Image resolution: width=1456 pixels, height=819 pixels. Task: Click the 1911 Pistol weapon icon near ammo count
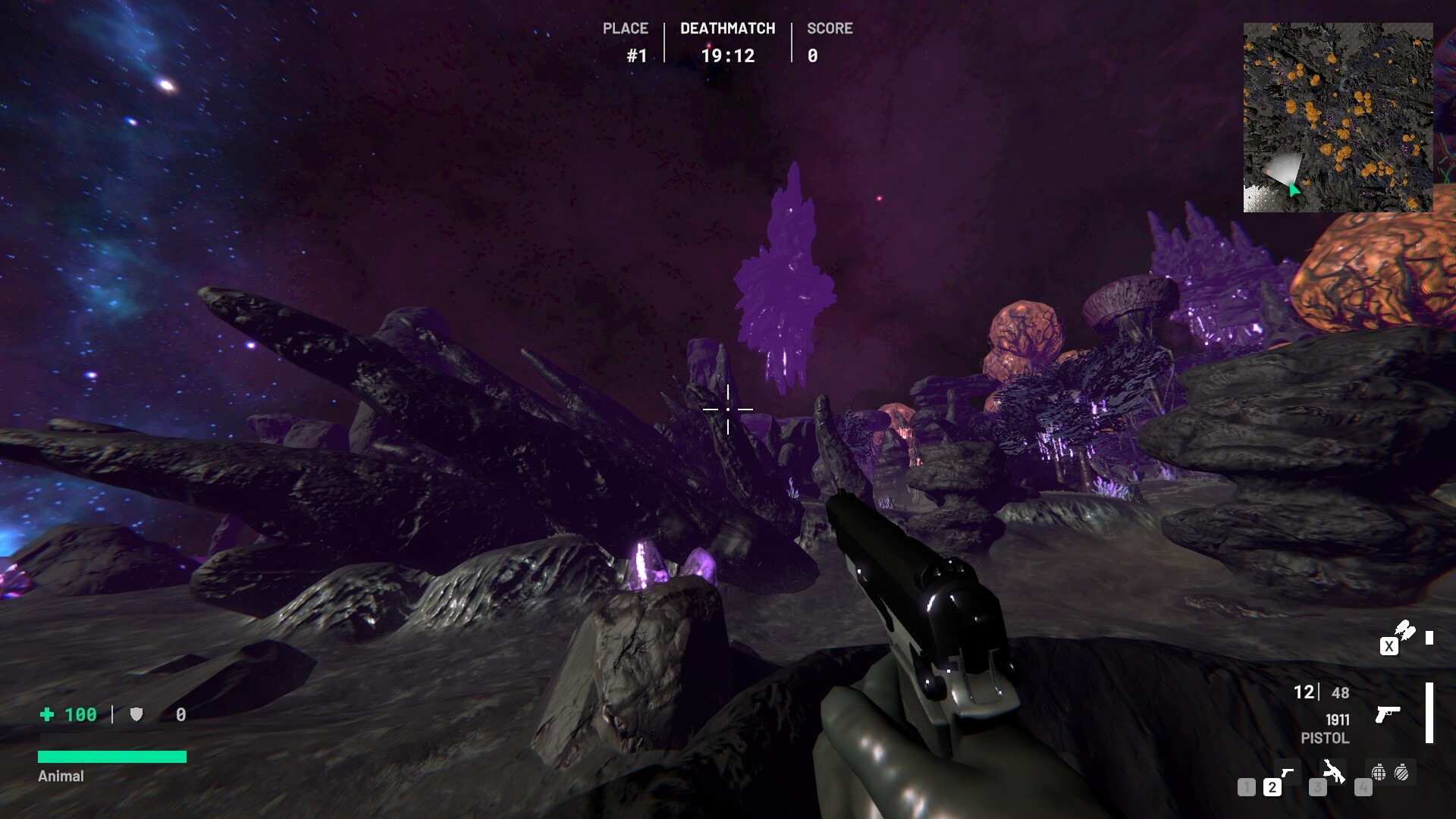(x=1389, y=714)
